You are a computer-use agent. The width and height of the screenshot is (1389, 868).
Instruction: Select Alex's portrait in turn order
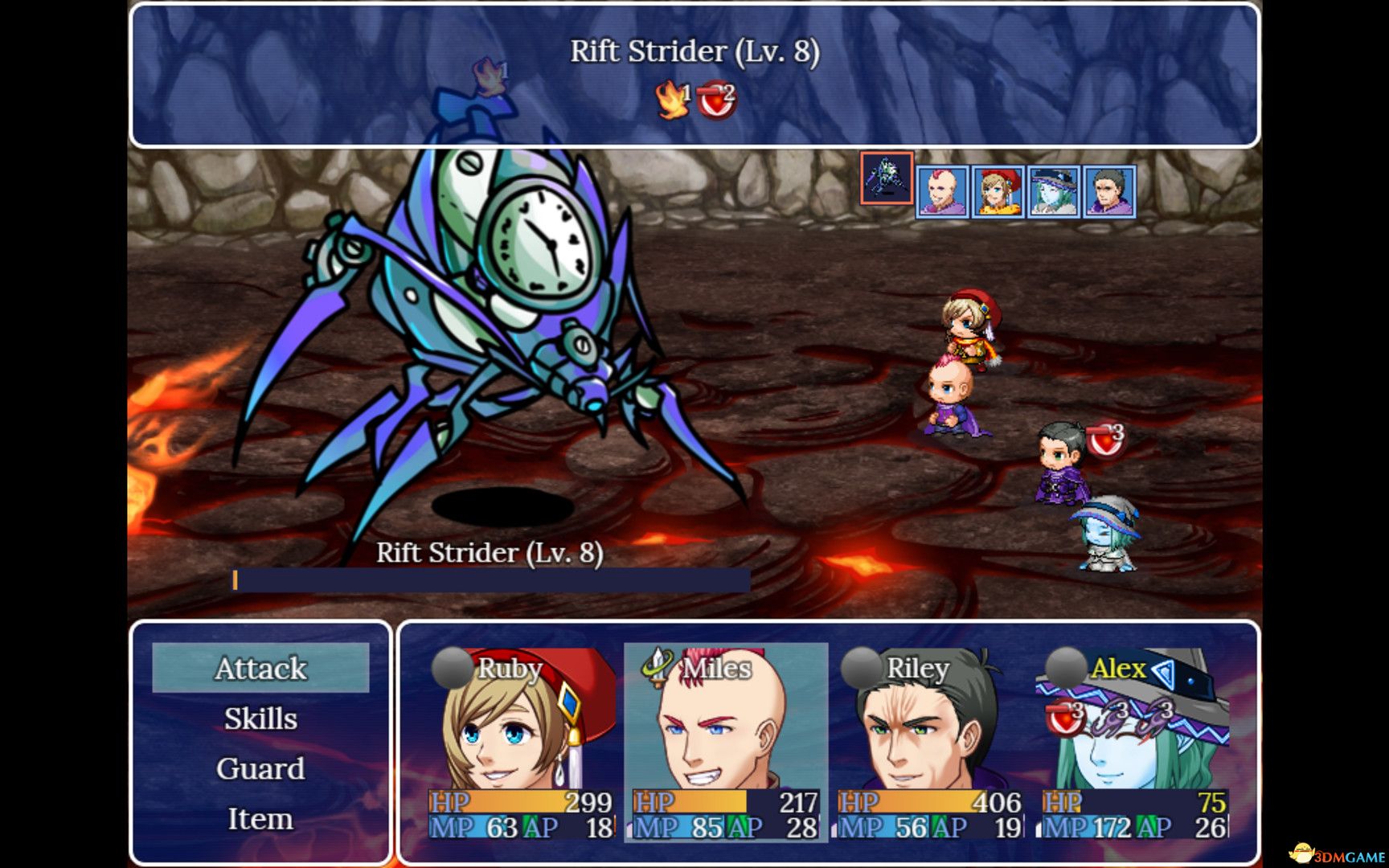point(1054,192)
